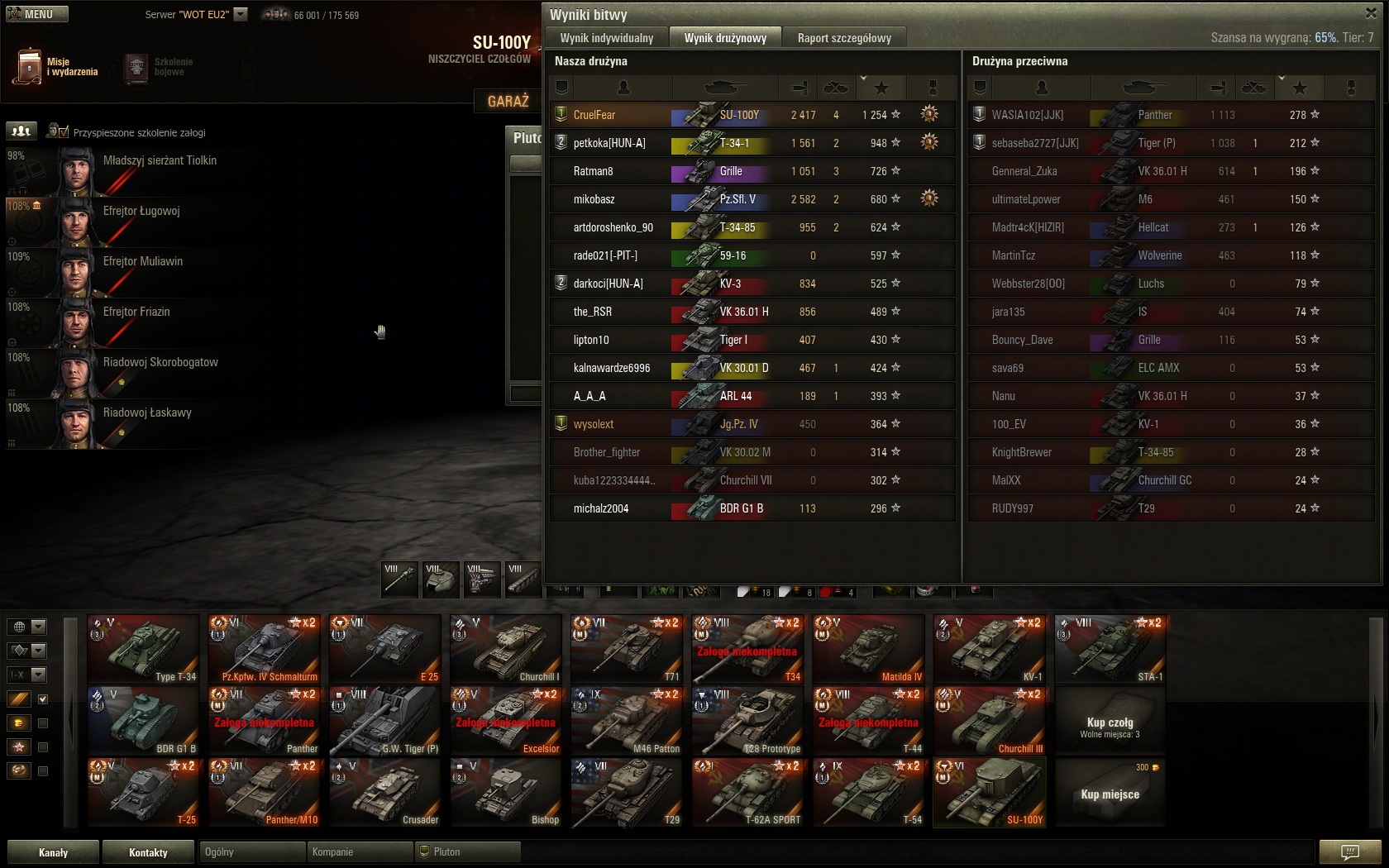Open the MENU button
The width and height of the screenshot is (1389, 868).
pyautogui.click(x=37, y=14)
